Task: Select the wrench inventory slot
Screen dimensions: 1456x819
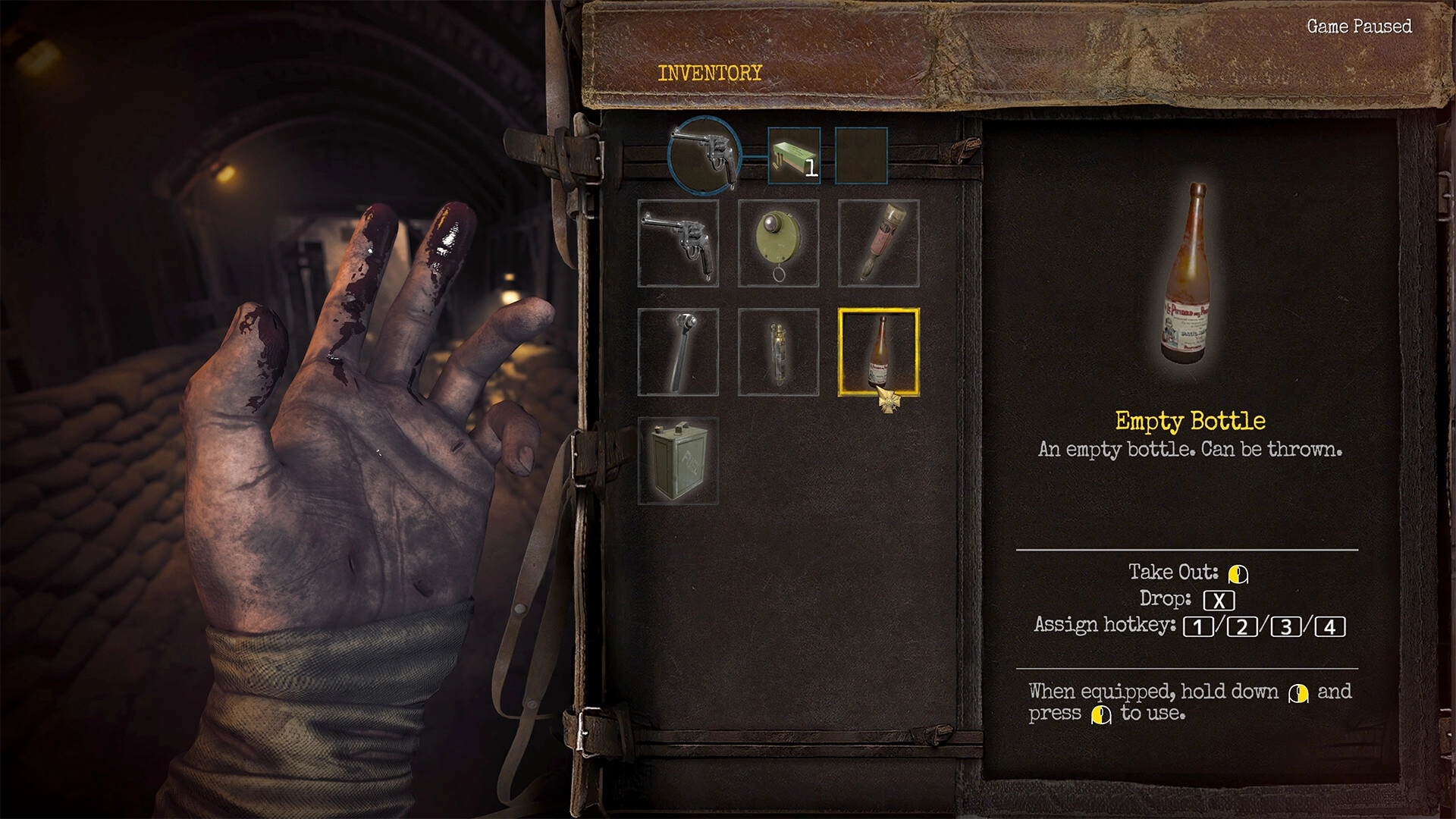Action: click(x=678, y=352)
